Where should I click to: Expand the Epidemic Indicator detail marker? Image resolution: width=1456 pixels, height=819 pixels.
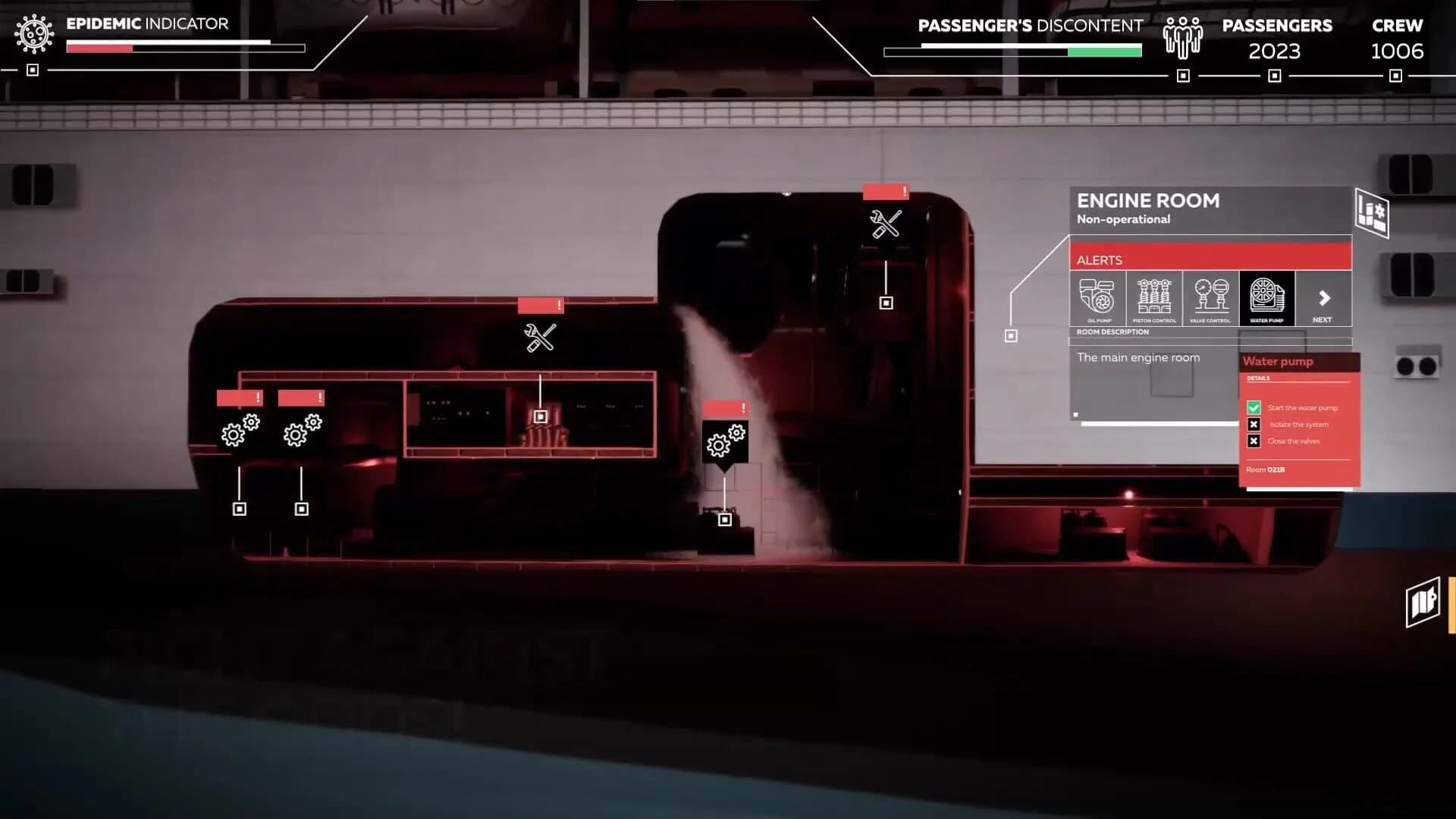coord(31,71)
